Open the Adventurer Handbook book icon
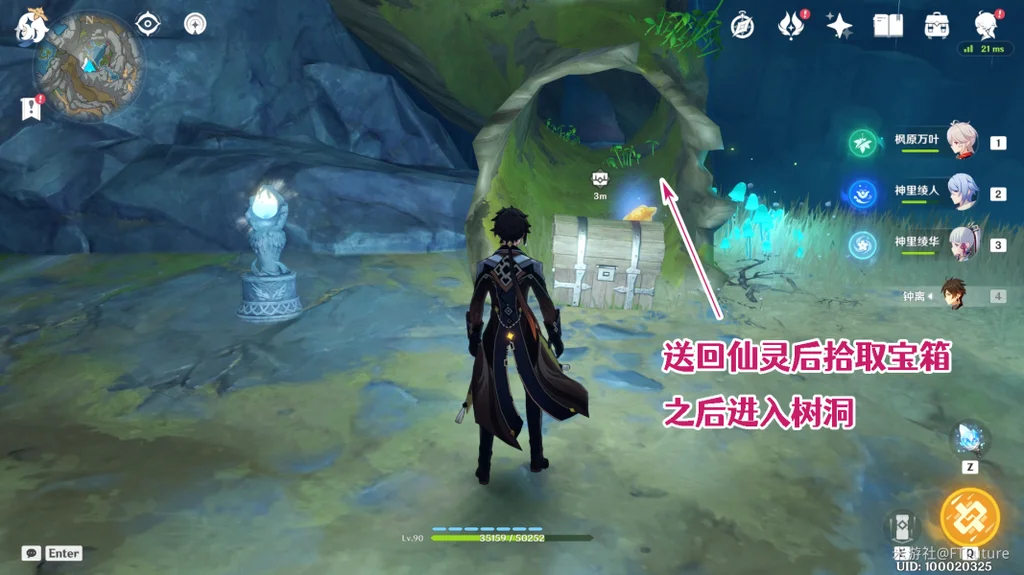This screenshot has height=575, width=1024. [888, 25]
